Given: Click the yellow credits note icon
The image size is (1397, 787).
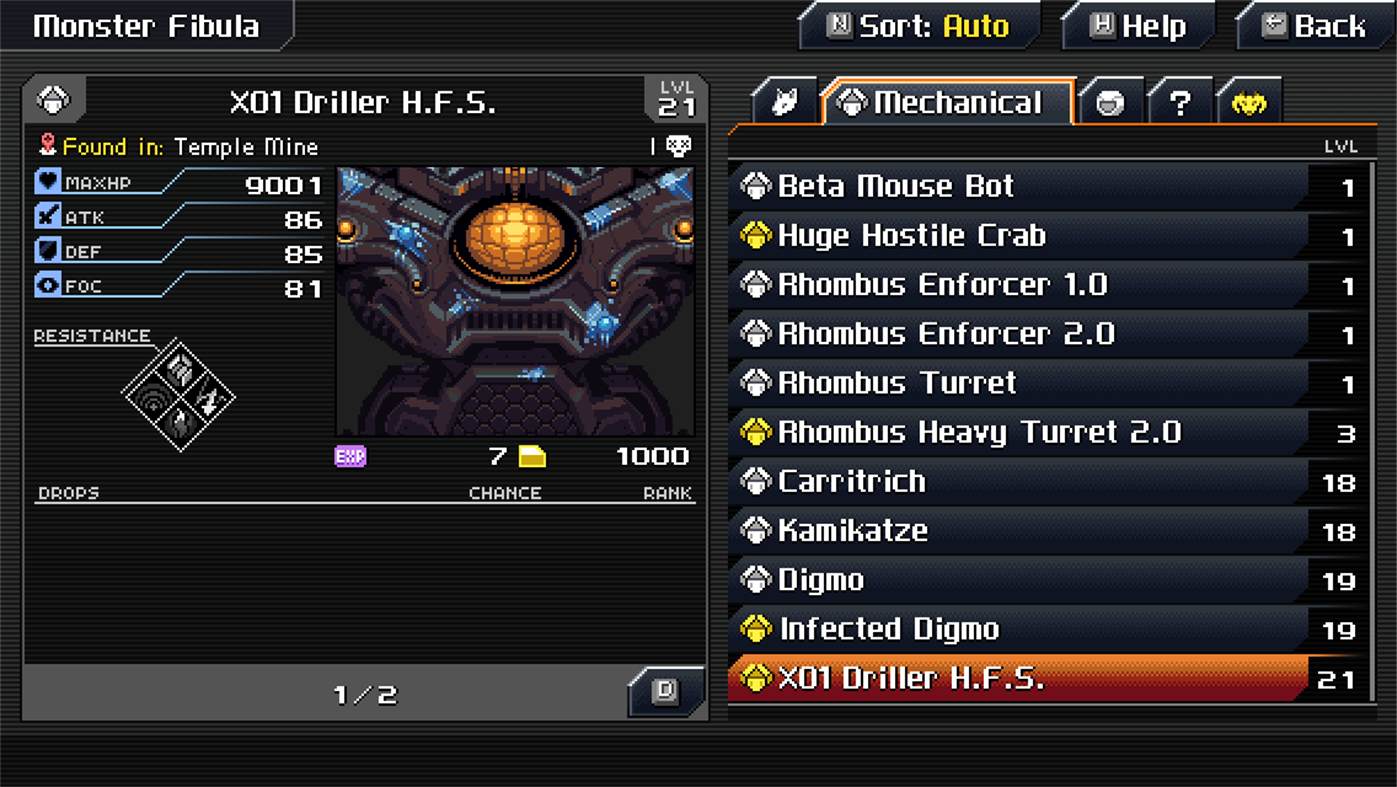Looking at the screenshot, I should tap(532, 455).
